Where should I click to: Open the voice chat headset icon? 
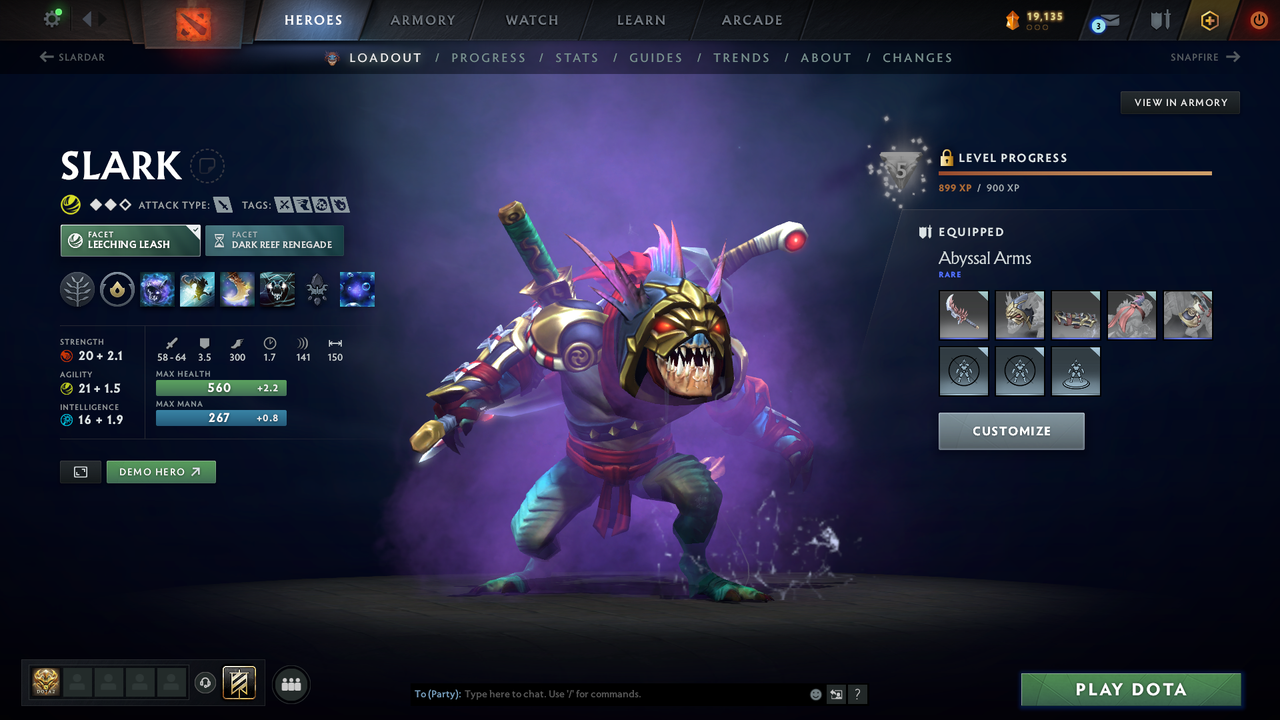coord(205,683)
